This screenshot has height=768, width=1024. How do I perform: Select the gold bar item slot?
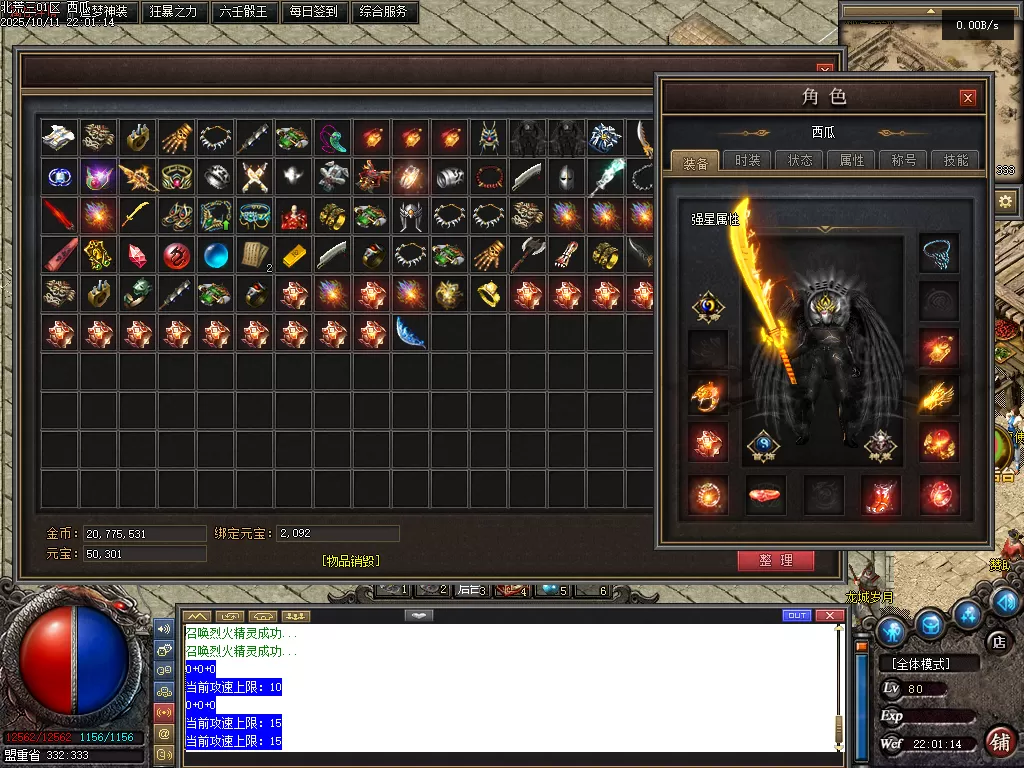(x=294, y=255)
